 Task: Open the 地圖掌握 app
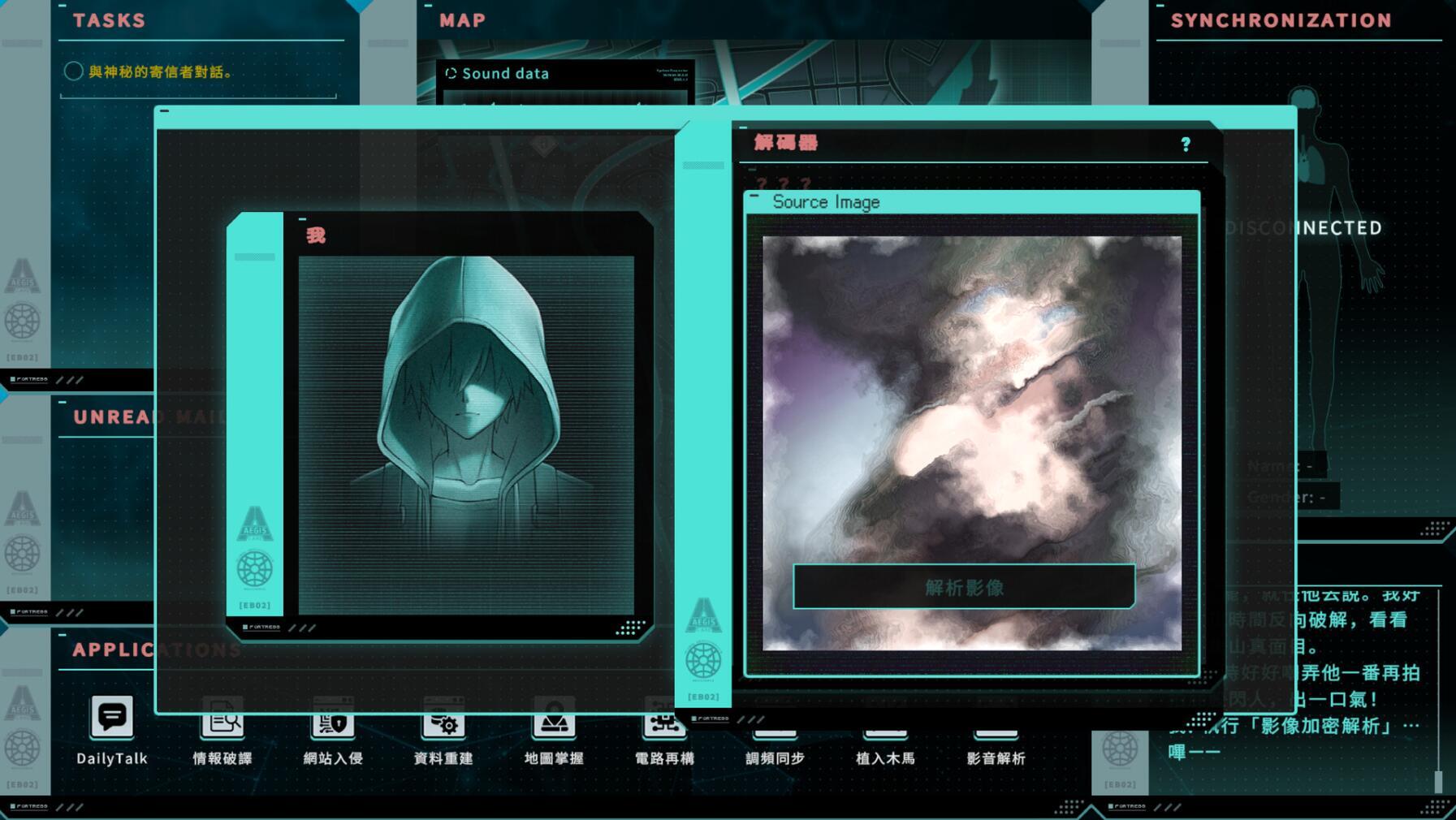tap(553, 723)
